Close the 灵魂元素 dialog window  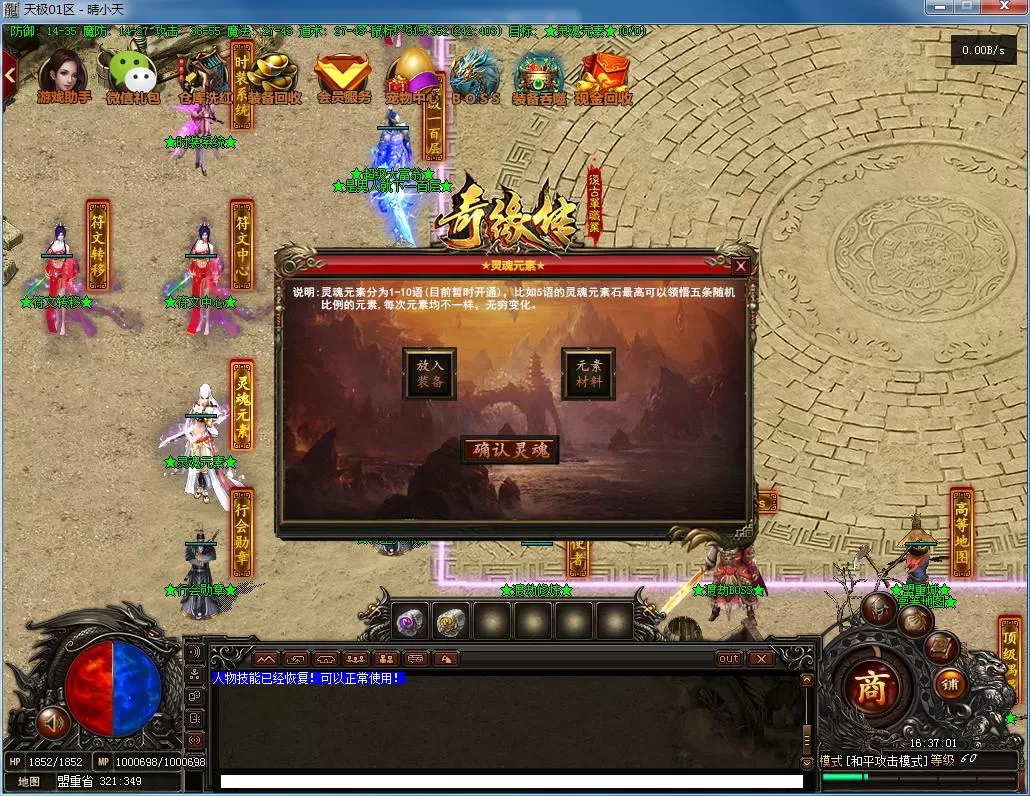740,266
